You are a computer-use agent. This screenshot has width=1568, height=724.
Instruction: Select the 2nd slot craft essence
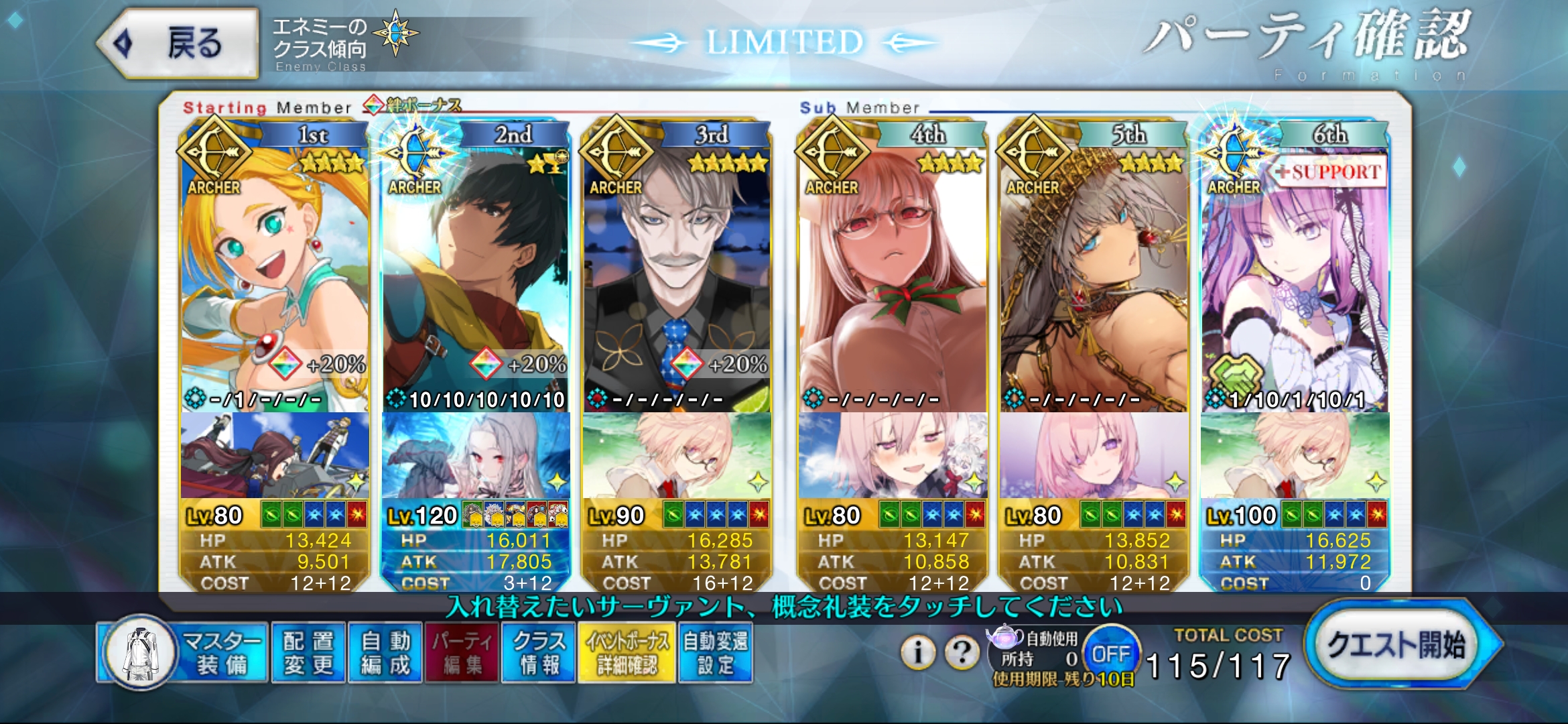coord(476,456)
